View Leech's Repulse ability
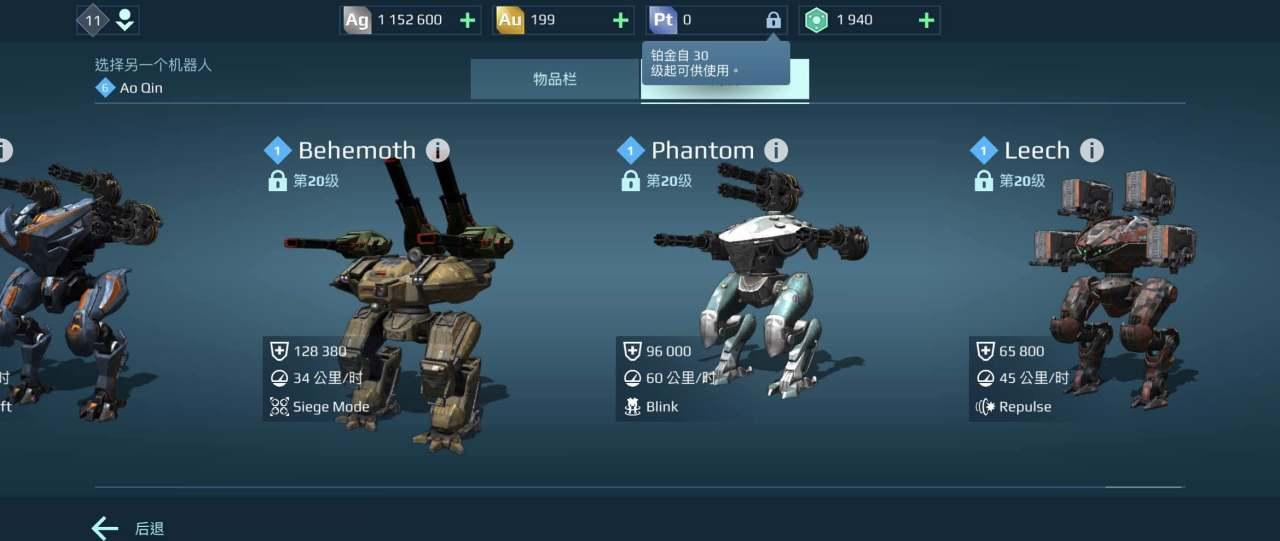 (1014, 407)
